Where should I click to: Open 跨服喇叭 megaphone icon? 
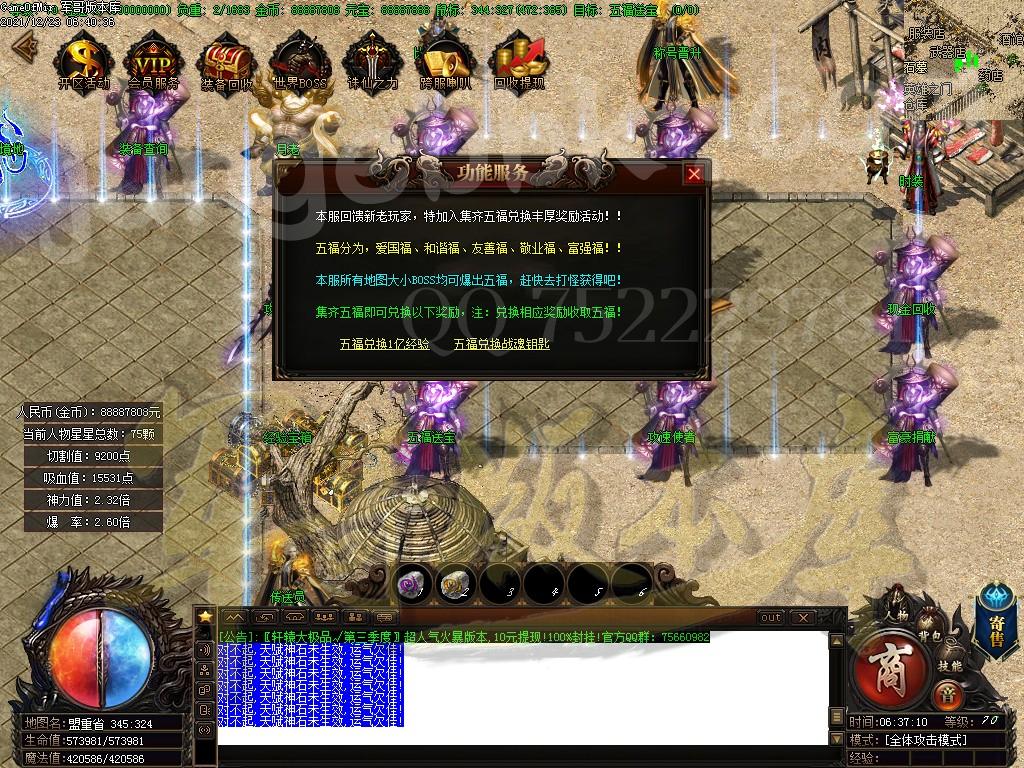(446, 61)
